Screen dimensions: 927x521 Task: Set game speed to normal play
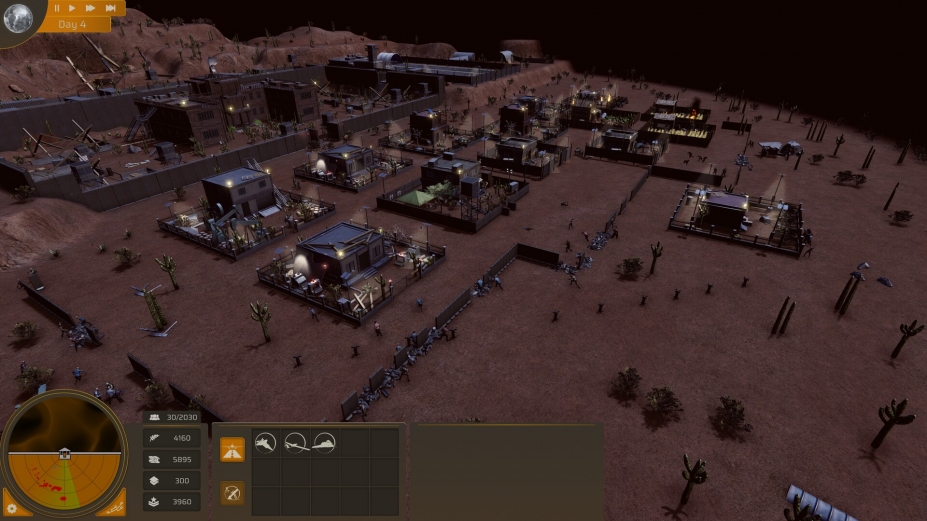pos(73,8)
